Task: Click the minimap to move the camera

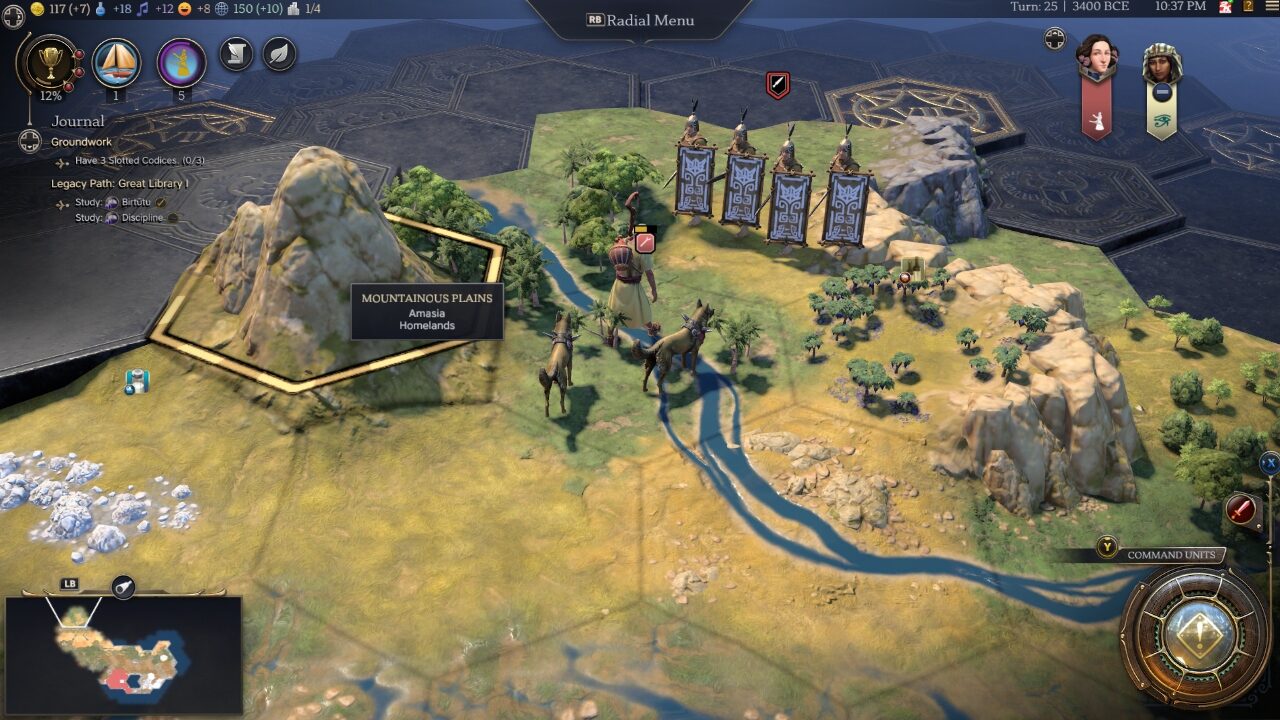Action: pos(123,655)
